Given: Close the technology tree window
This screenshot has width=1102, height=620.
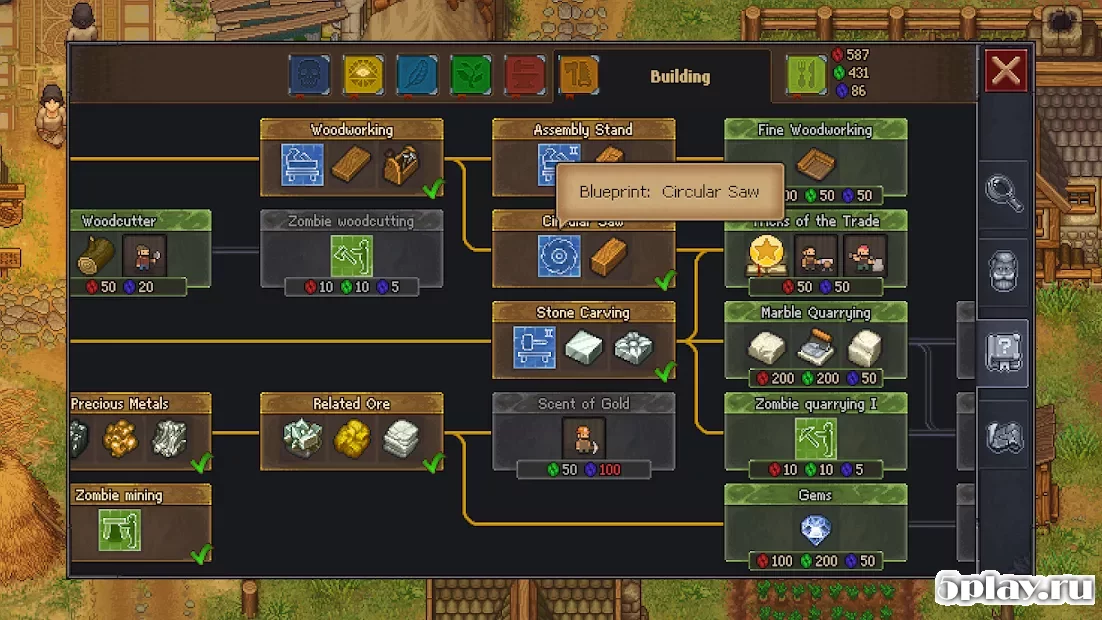Looking at the screenshot, I should (x=1005, y=71).
